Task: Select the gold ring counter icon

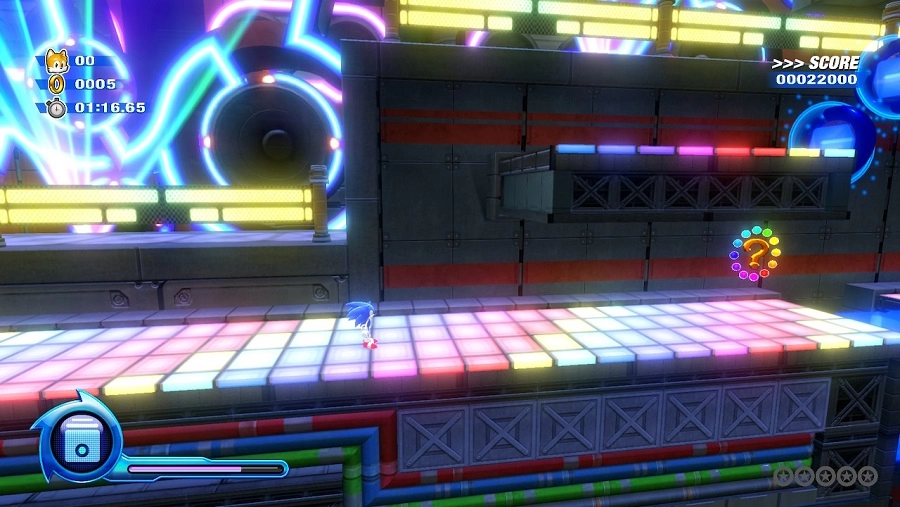Action: point(56,84)
